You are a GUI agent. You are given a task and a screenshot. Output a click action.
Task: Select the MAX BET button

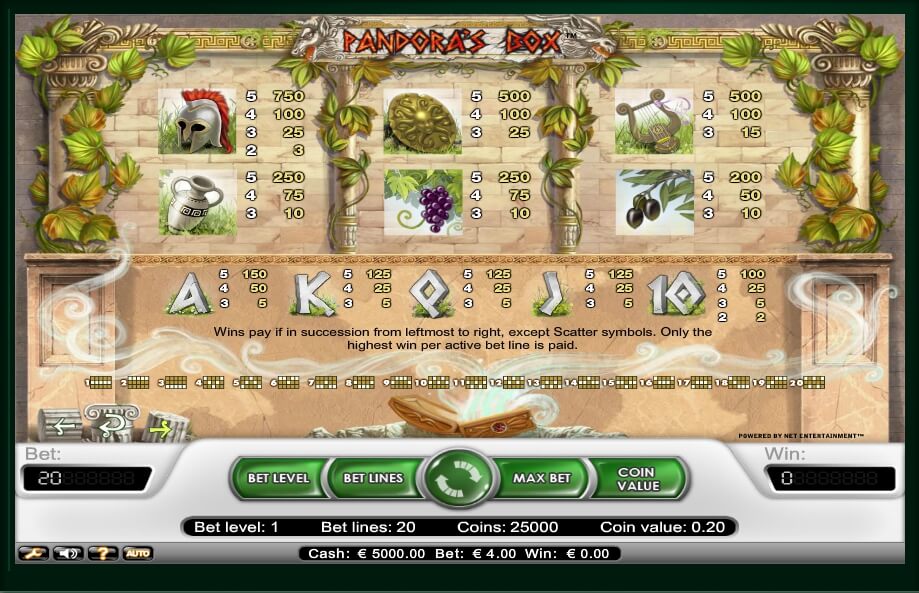click(541, 478)
